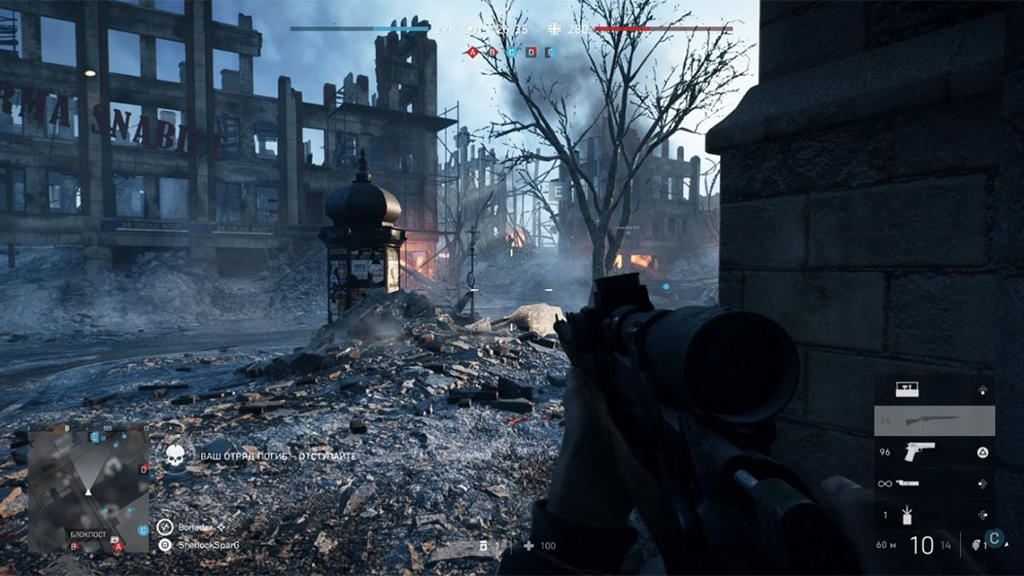Click the objective D flag indicator
The image size is (1024, 576).
pyautogui.click(x=531, y=52)
